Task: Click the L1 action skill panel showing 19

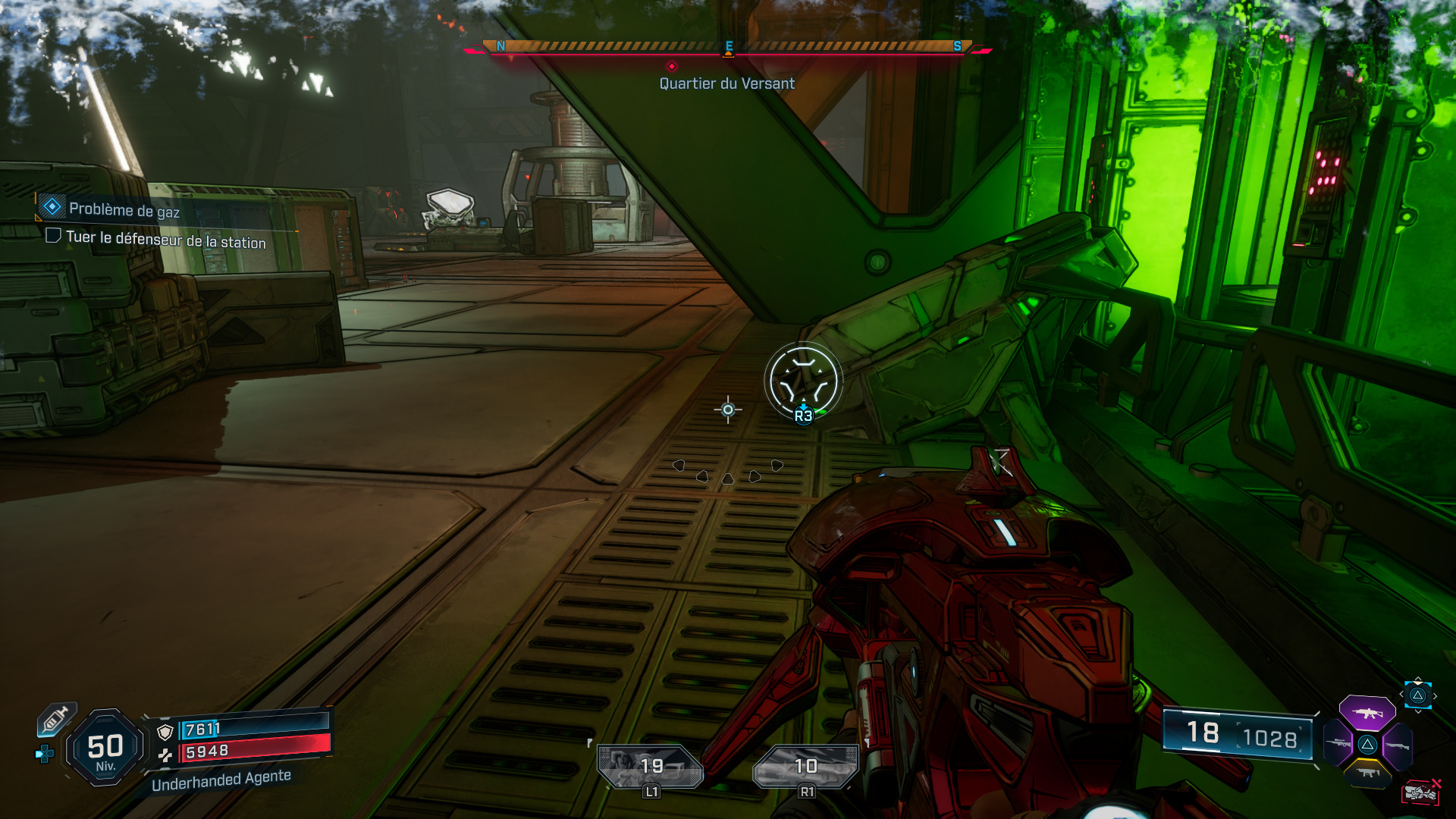Action: pos(651,765)
